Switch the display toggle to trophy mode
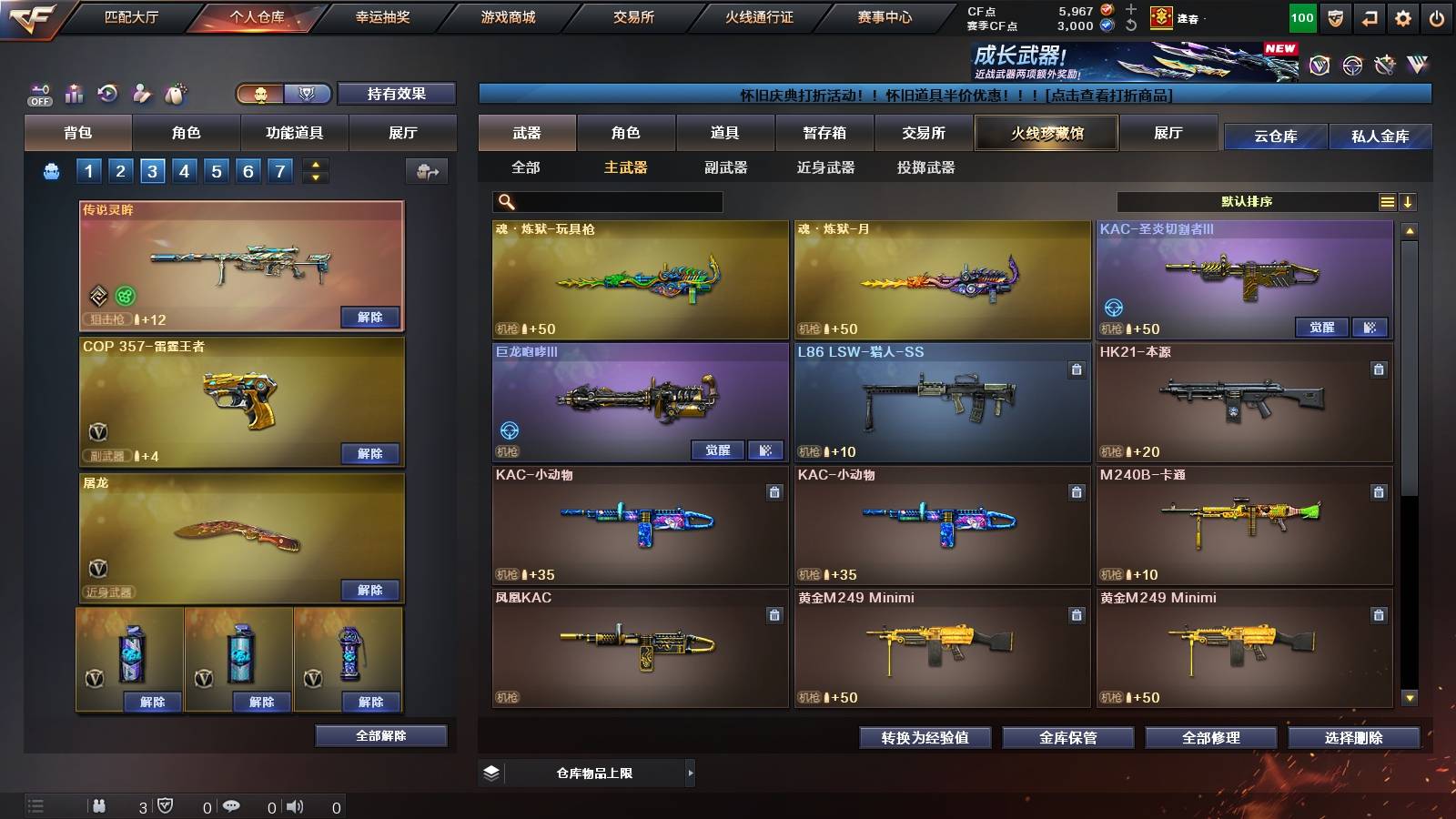 [x=308, y=95]
